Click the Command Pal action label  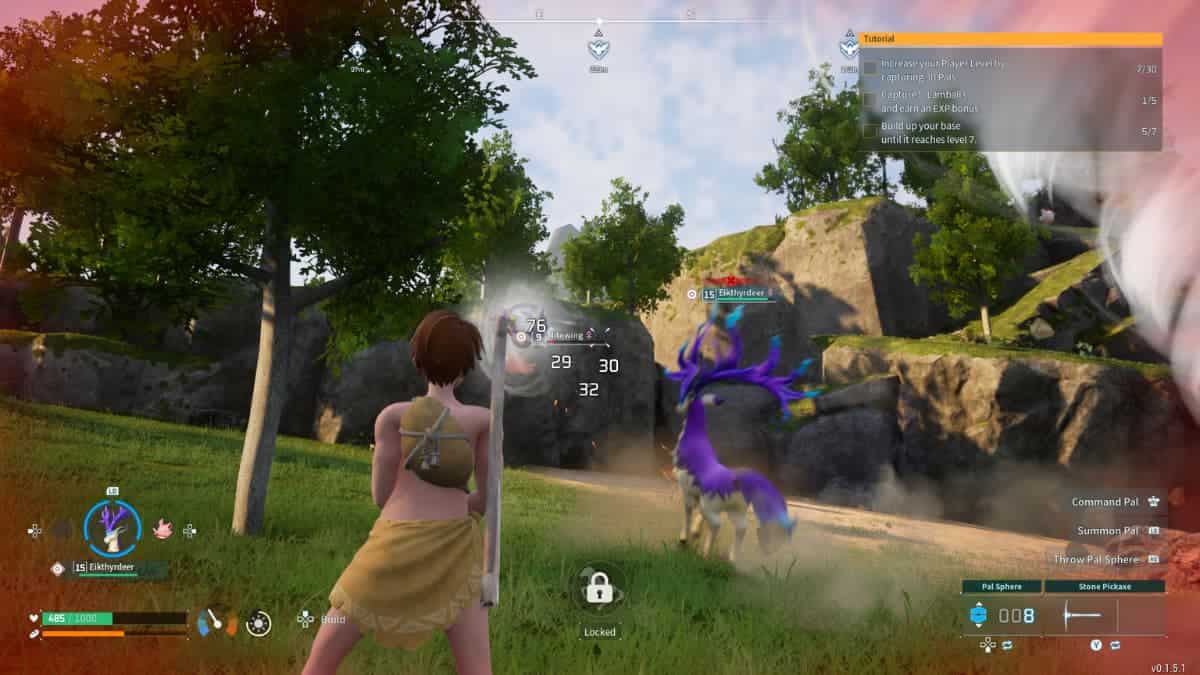point(1105,502)
